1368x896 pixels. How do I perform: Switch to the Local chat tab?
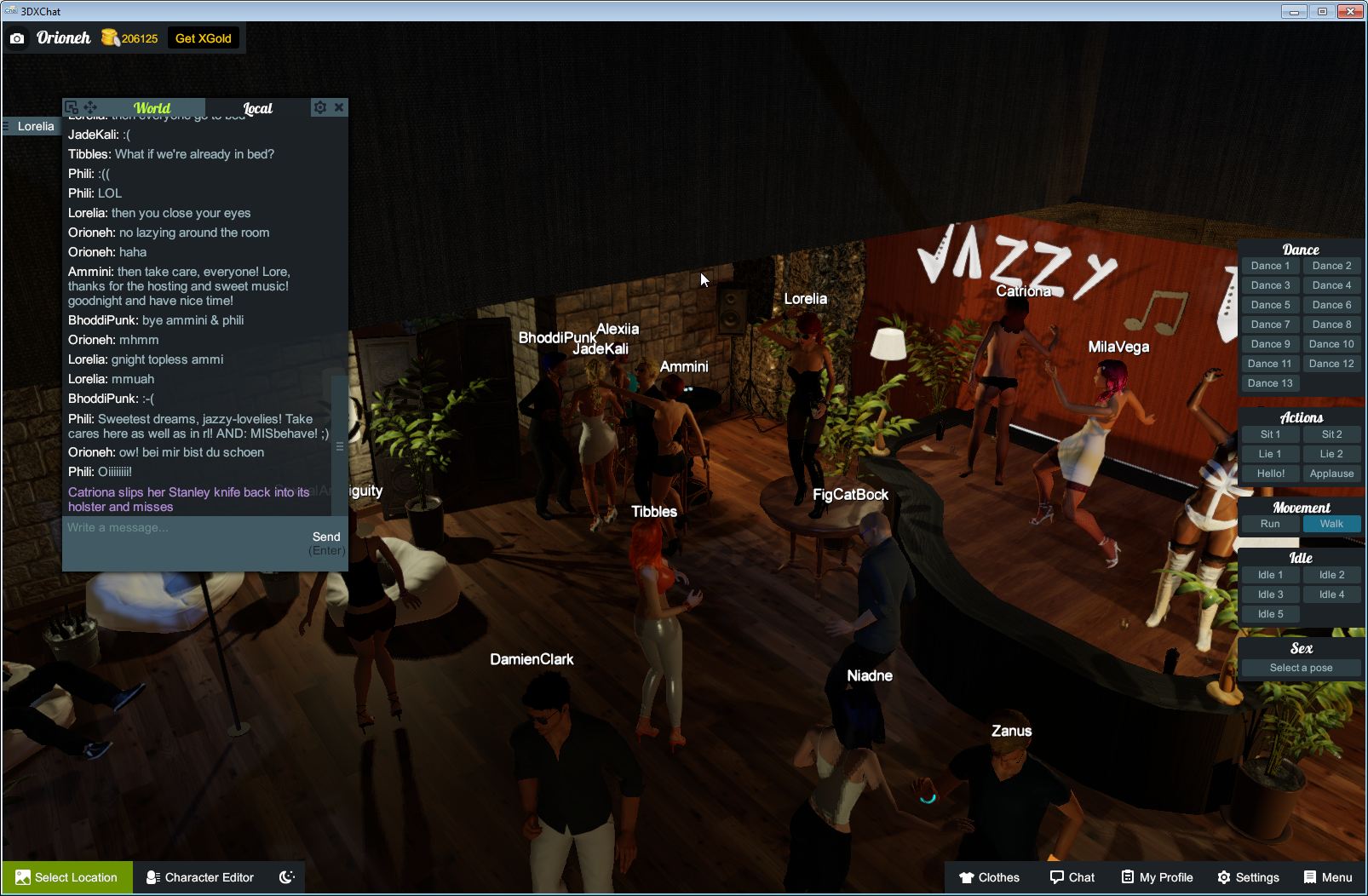[x=258, y=108]
